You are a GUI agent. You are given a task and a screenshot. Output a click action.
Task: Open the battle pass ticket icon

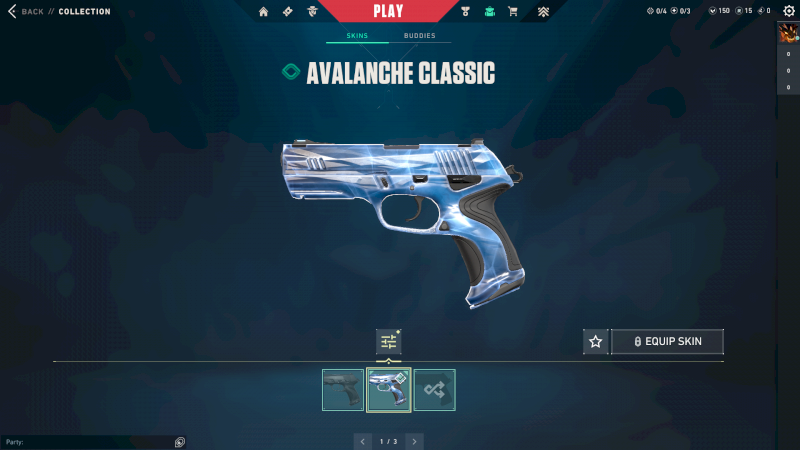(x=288, y=12)
